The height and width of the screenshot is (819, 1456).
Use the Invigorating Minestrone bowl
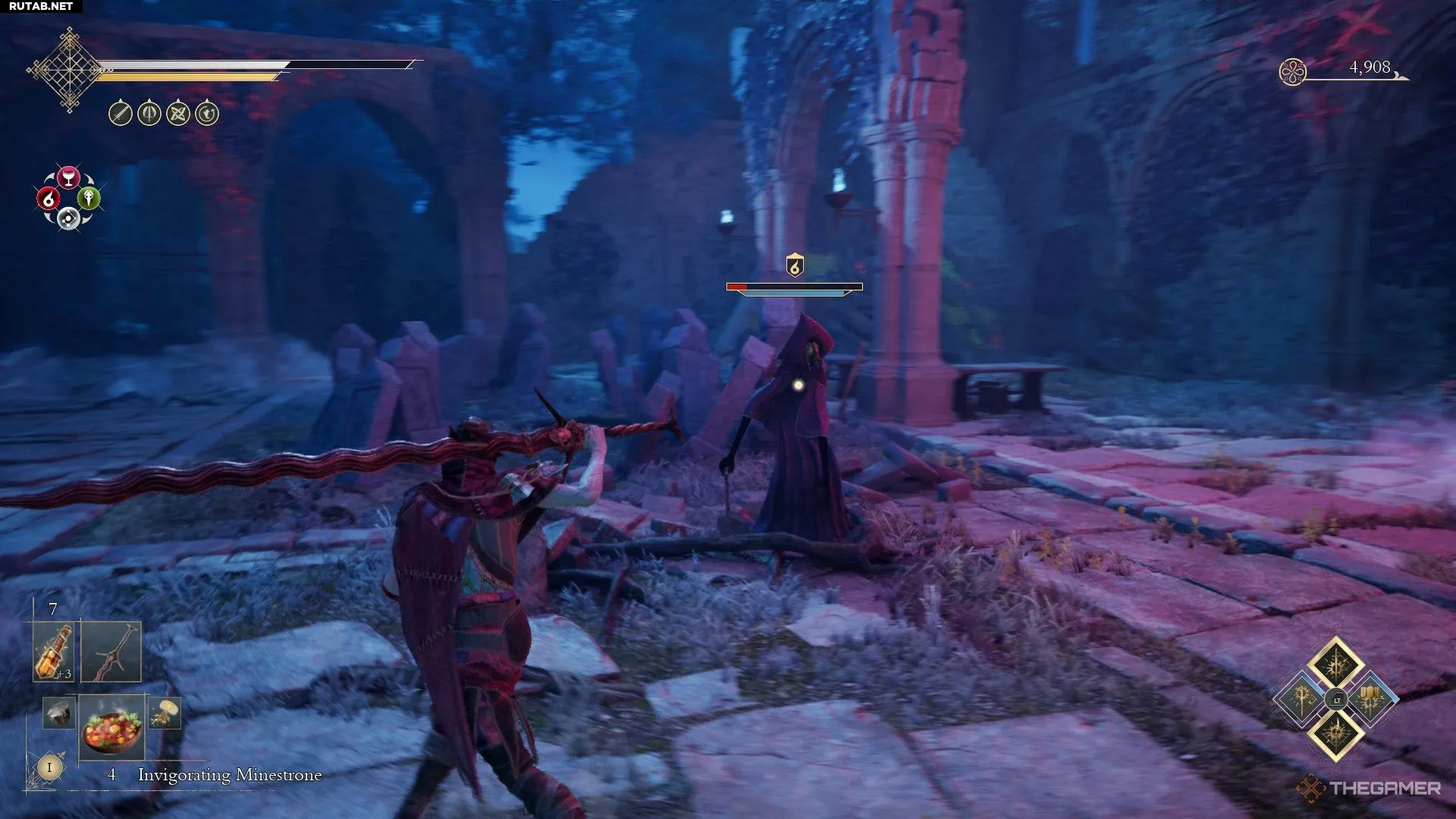click(x=112, y=726)
